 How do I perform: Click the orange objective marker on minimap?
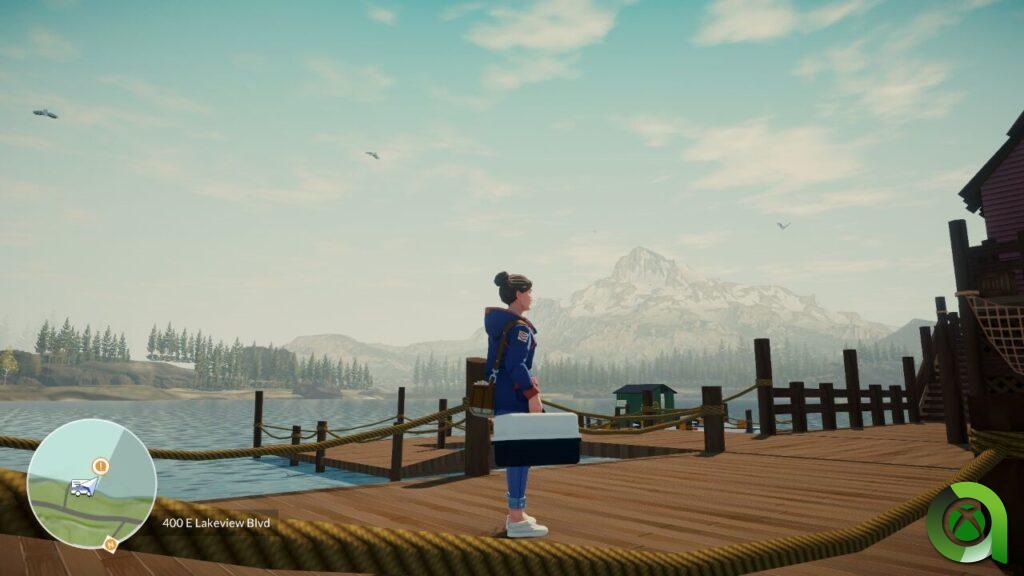100,466
